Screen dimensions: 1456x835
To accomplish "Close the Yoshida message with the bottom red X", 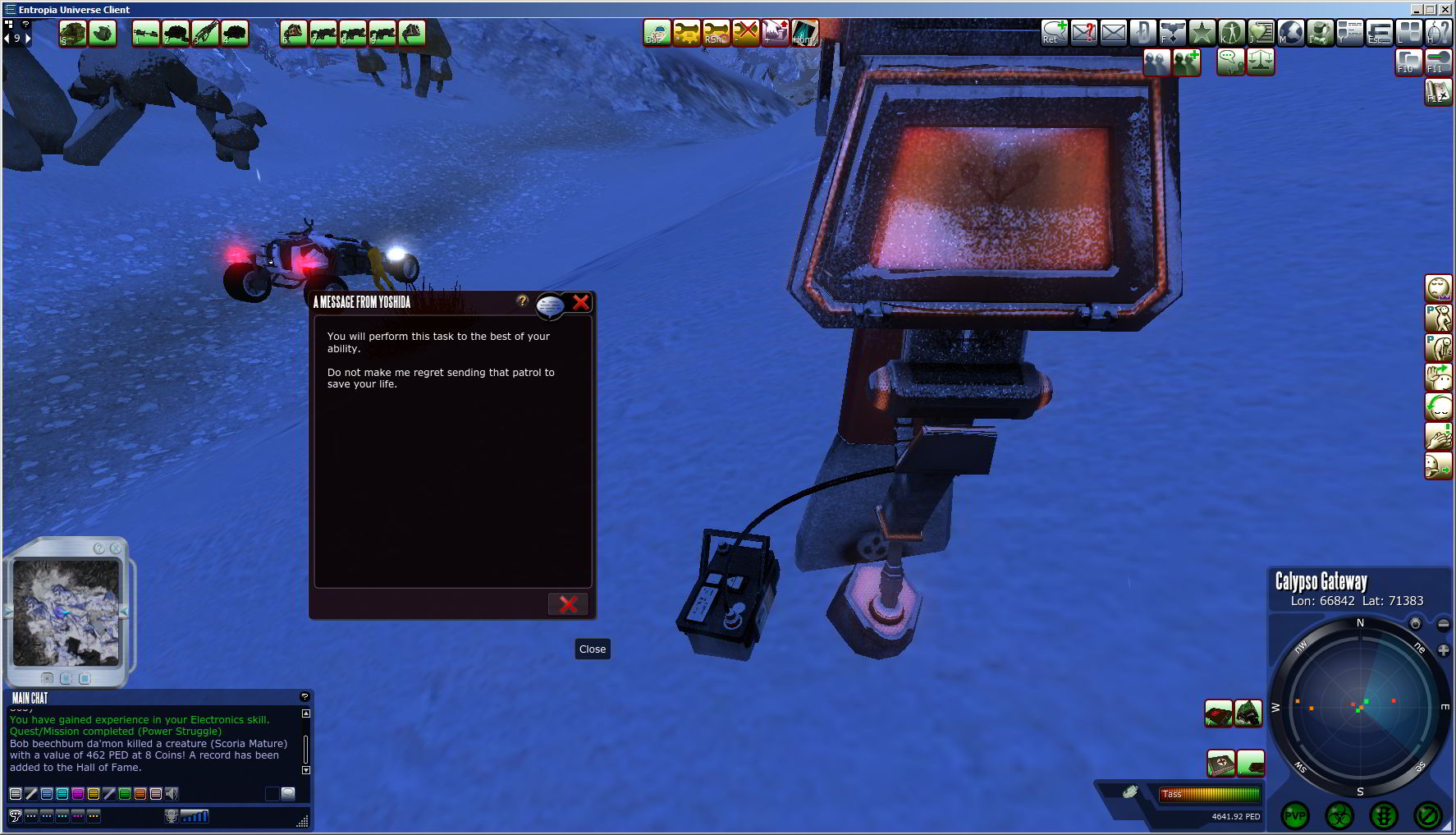I will [x=567, y=604].
